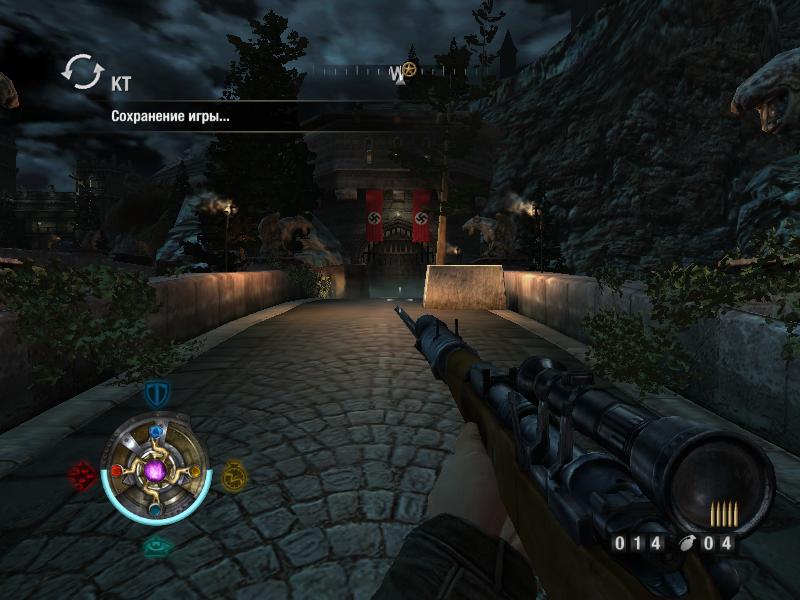Click the grenade icon near ammo counter
Screen dimensions: 800x600
point(686,543)
